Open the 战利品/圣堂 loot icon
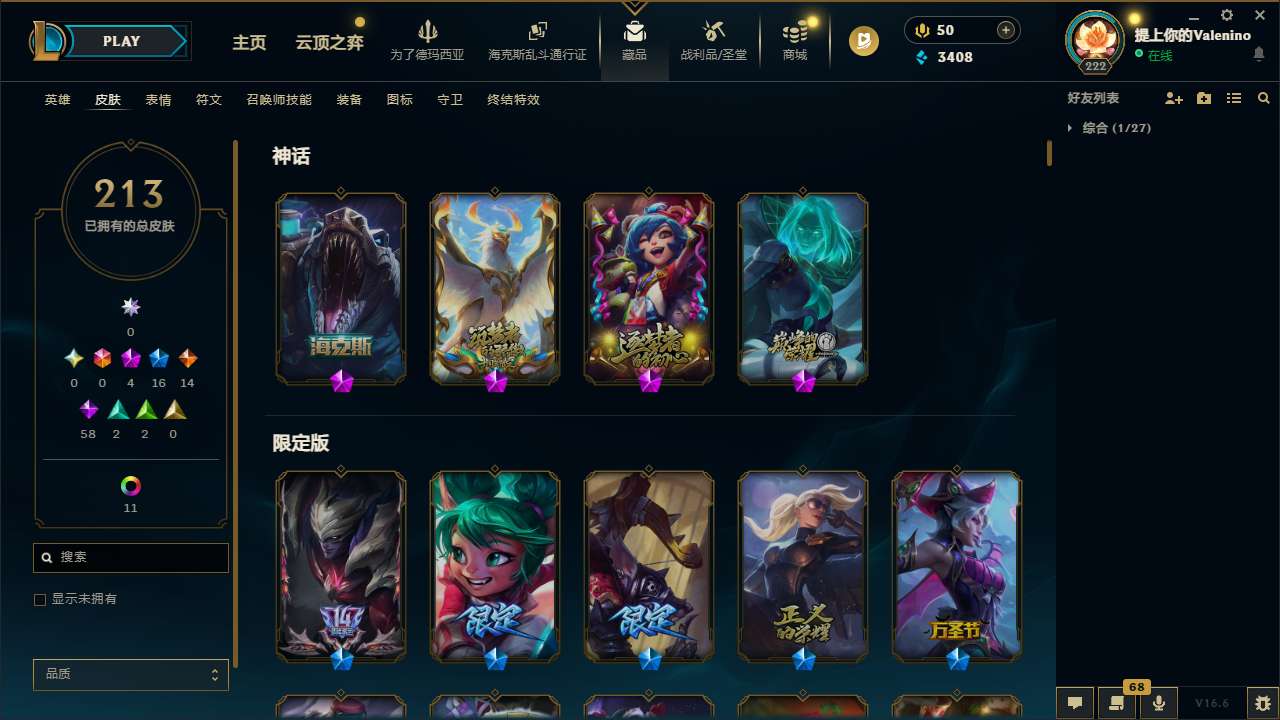Screen dimensions: 1280x720 click(713, 40)
